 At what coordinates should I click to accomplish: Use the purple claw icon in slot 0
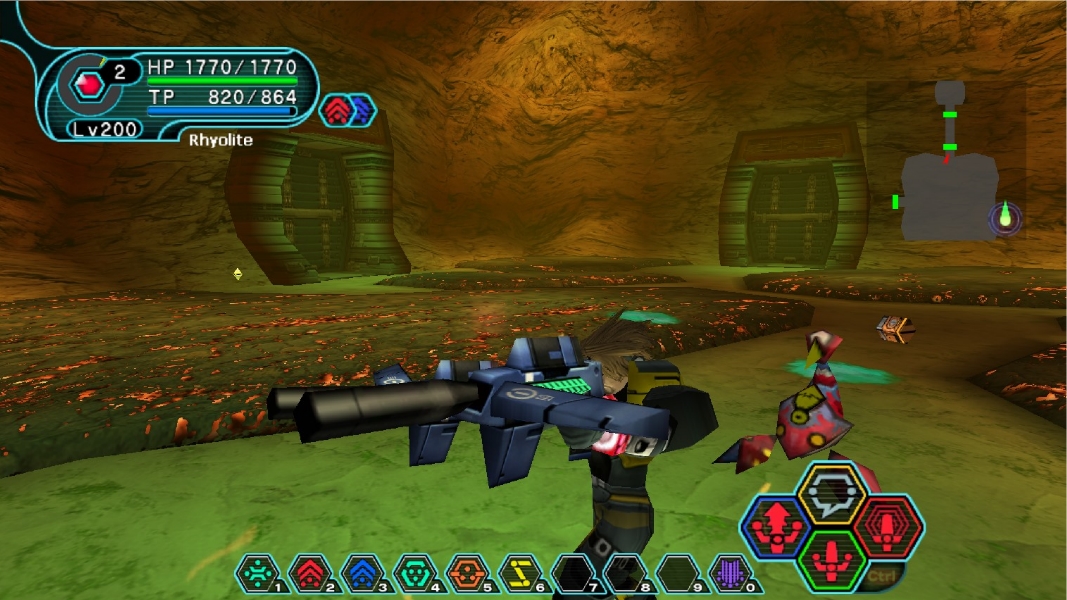(729, 574)
